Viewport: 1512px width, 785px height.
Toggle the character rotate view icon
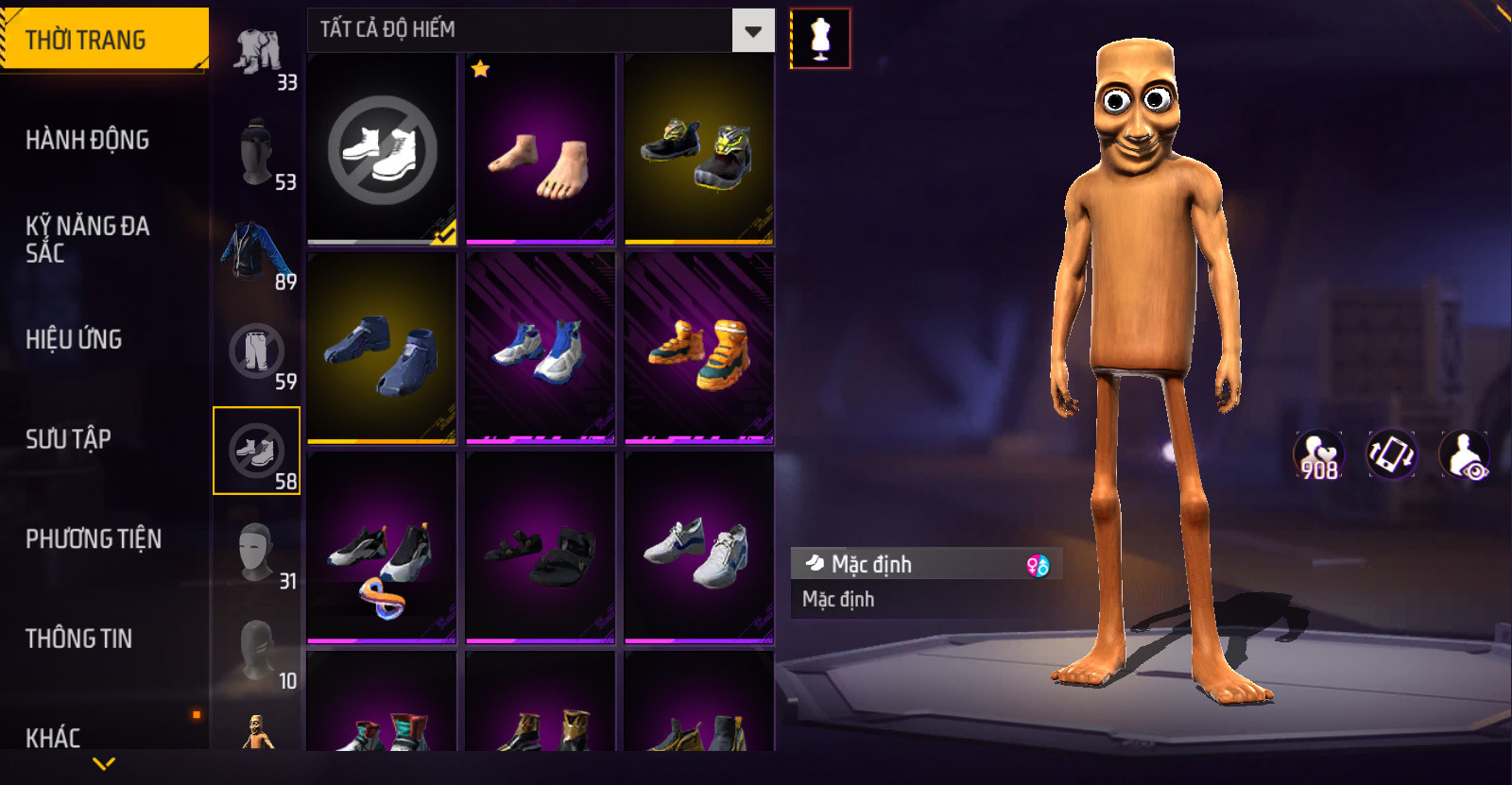click(1391, 455)
